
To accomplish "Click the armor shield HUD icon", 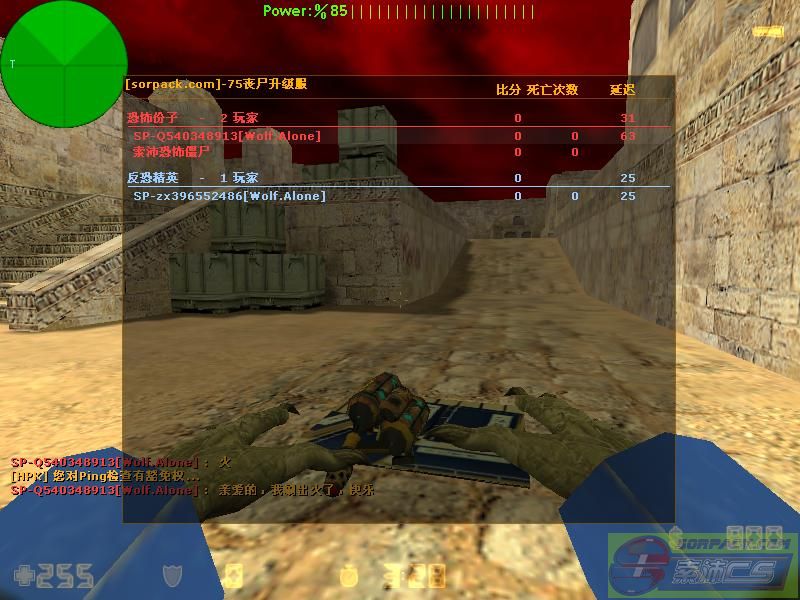I will (x=174, y=575).
